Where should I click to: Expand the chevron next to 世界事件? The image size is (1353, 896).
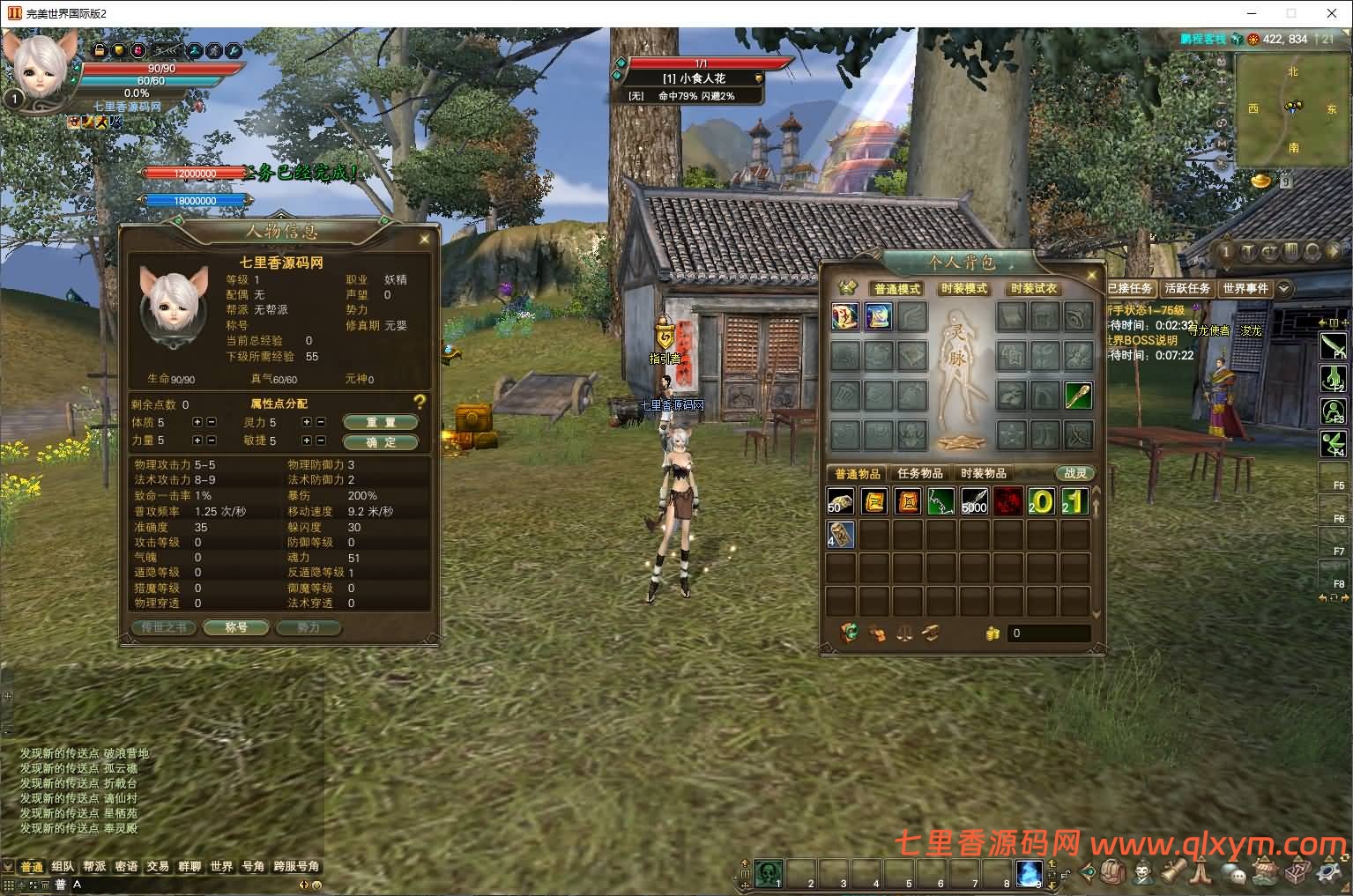click(x=1283, y=287)
